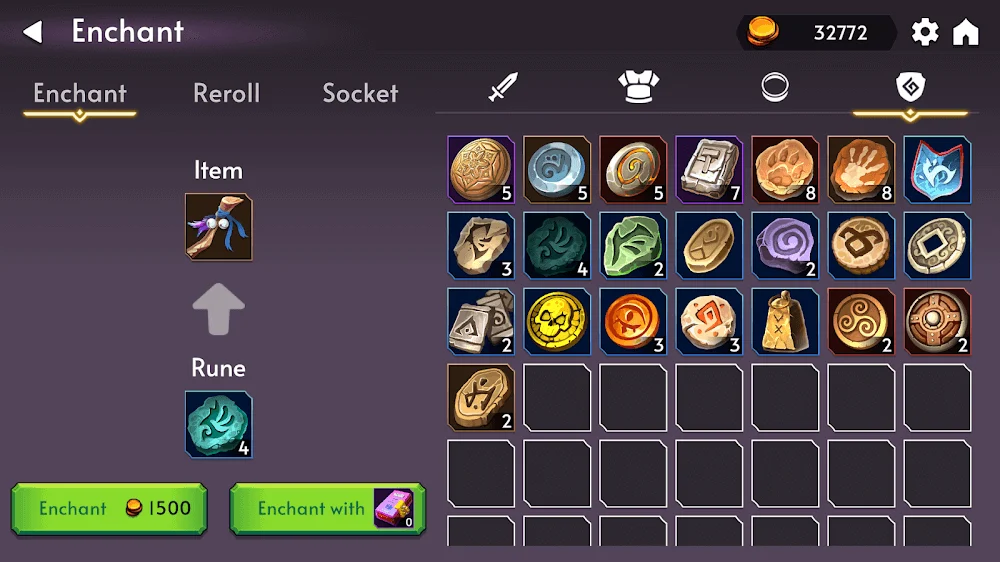
Task: Go back using the arrow button
Action: [x=33, y=32]
